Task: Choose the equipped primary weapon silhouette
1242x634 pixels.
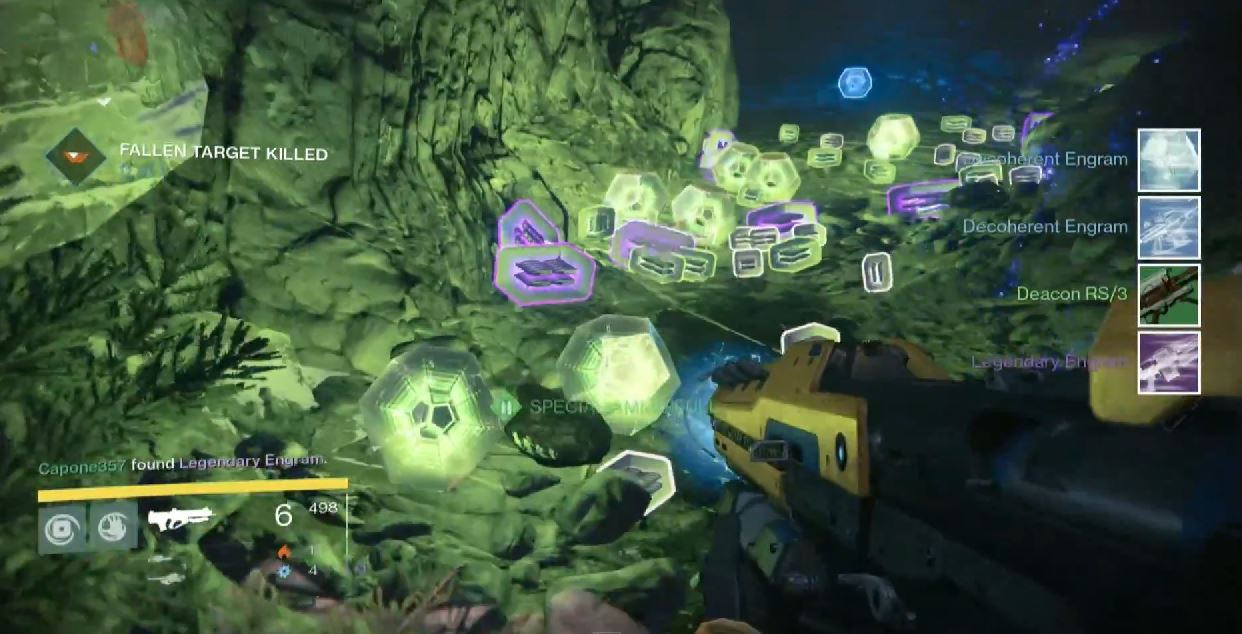Action: click(x=181, y=517)
